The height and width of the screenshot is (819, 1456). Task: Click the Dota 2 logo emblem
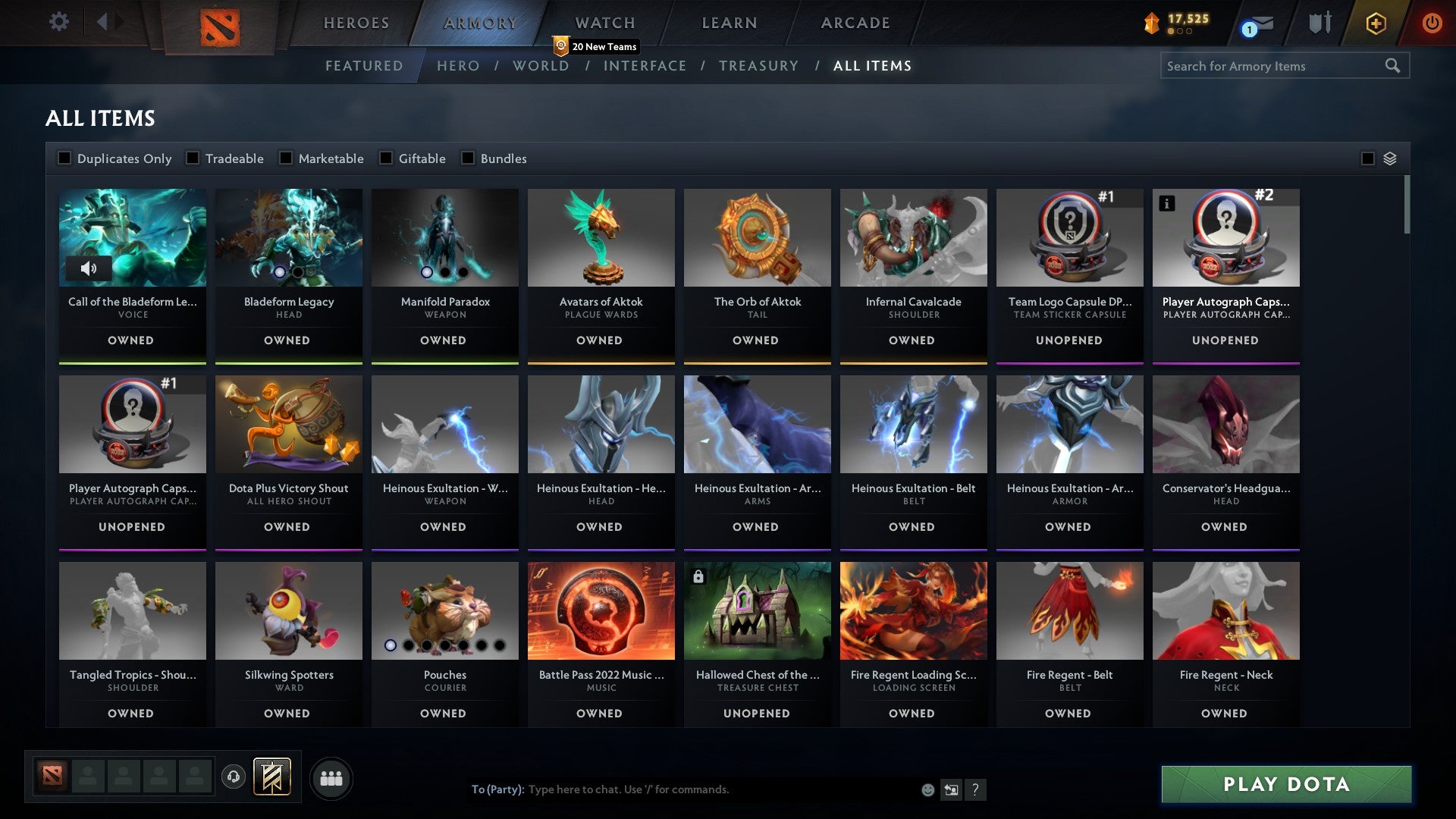click(x=221, y=24)
